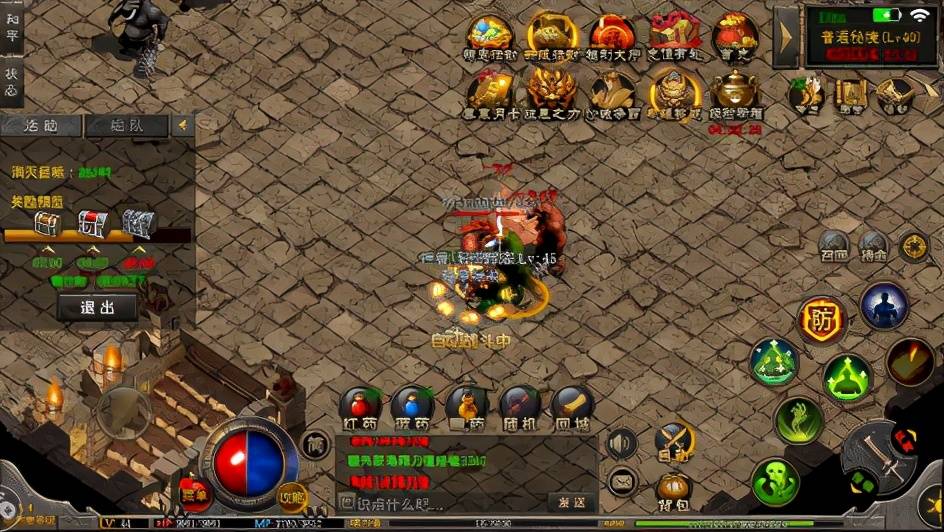Switch to the 活动 activity tab

click(40, 126)
